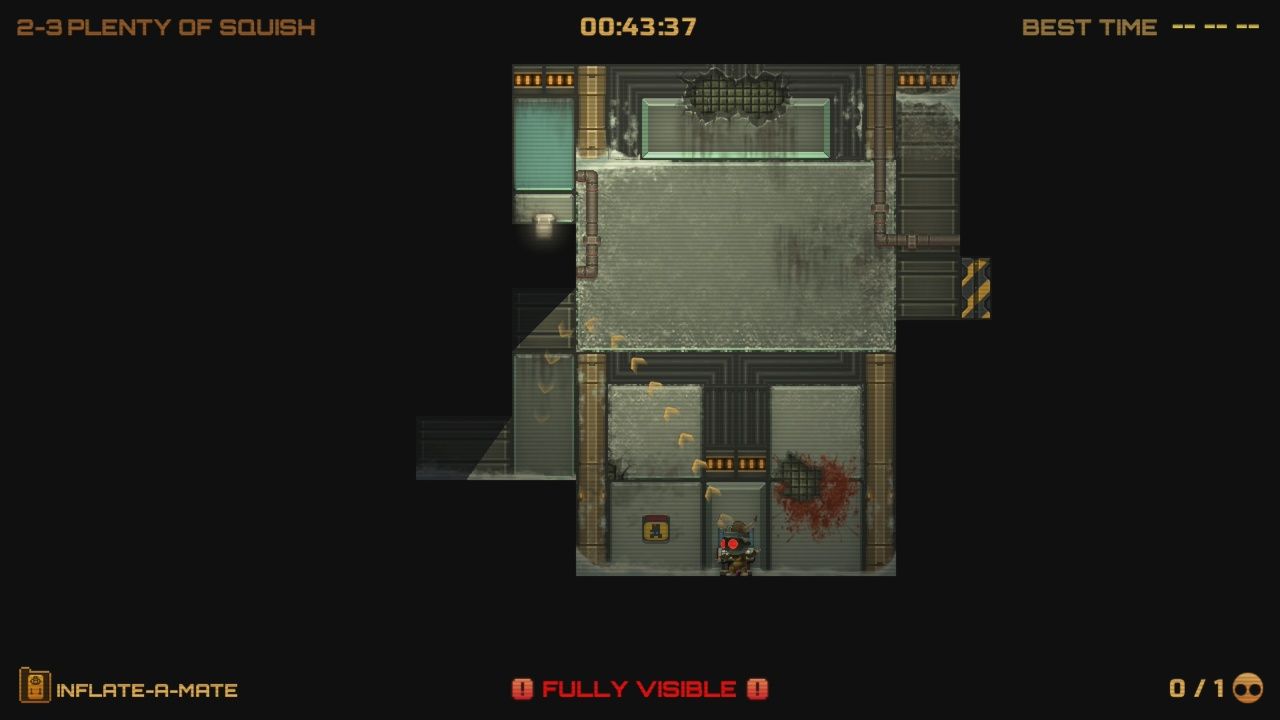
Task: Click the 'Fully Visible' status text
Action: pyautogui.click(x=639, y=689)
